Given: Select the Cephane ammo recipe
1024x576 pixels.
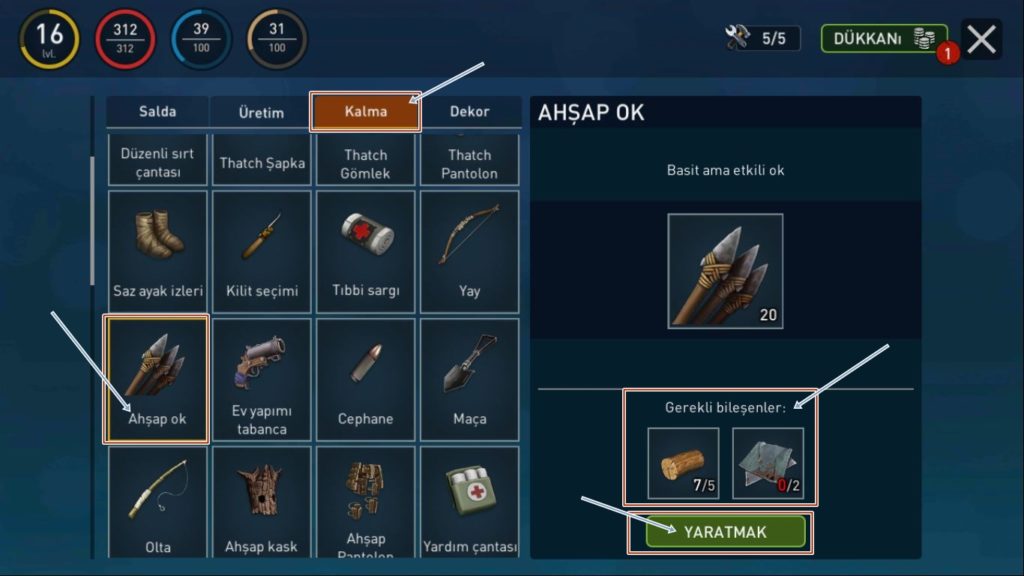Looking at the screenshot, I should click(x=366, y=379).
